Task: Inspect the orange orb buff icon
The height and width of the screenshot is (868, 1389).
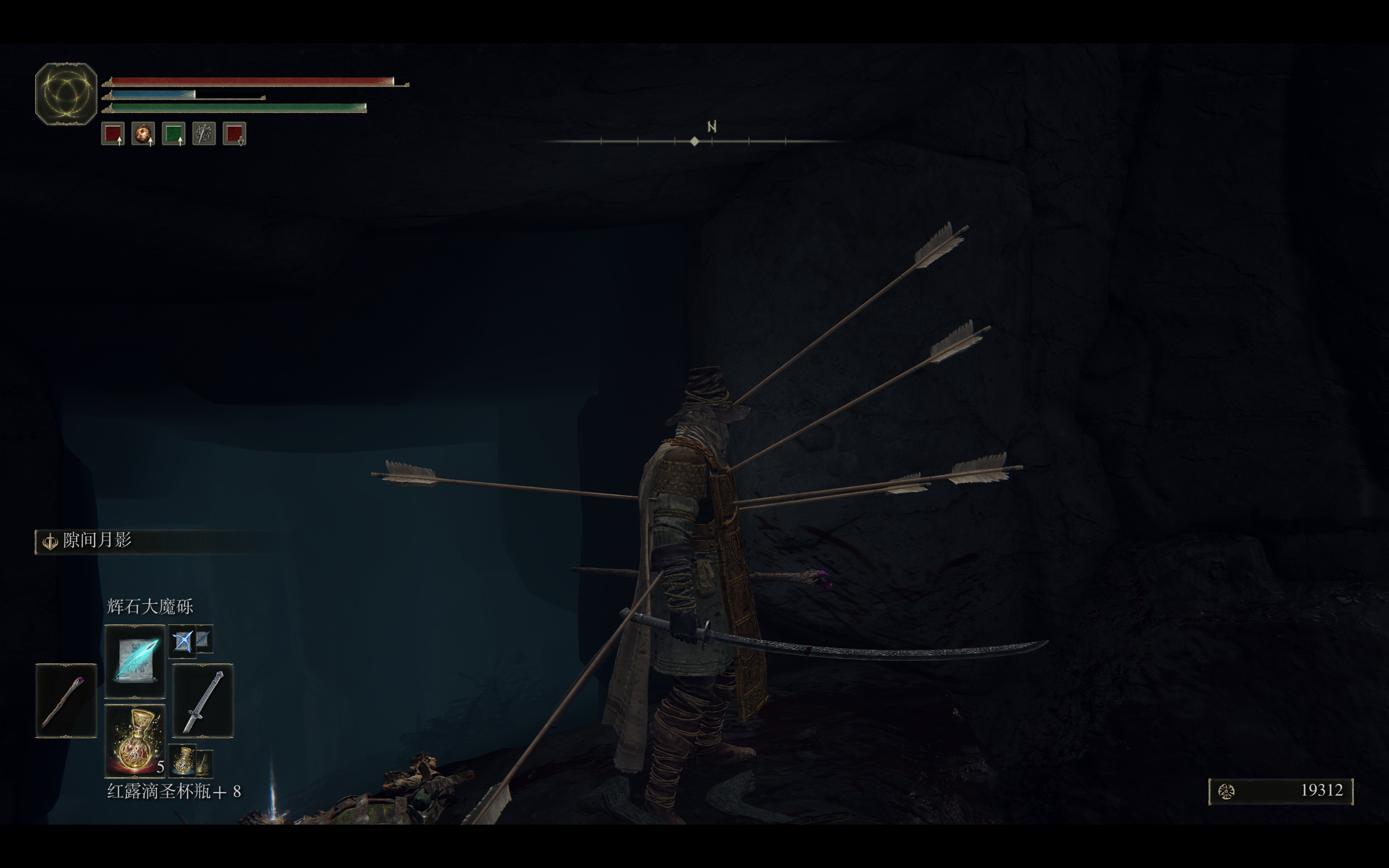Action: click(143, 134)
